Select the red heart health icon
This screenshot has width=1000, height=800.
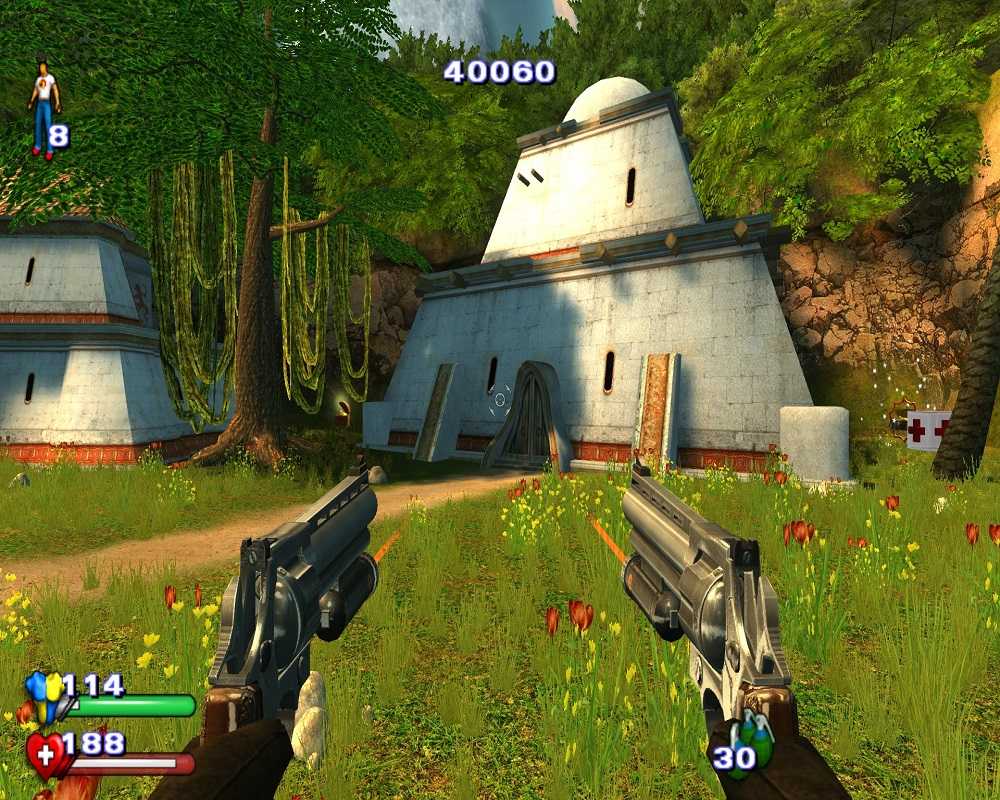click(x=45, y=753)
